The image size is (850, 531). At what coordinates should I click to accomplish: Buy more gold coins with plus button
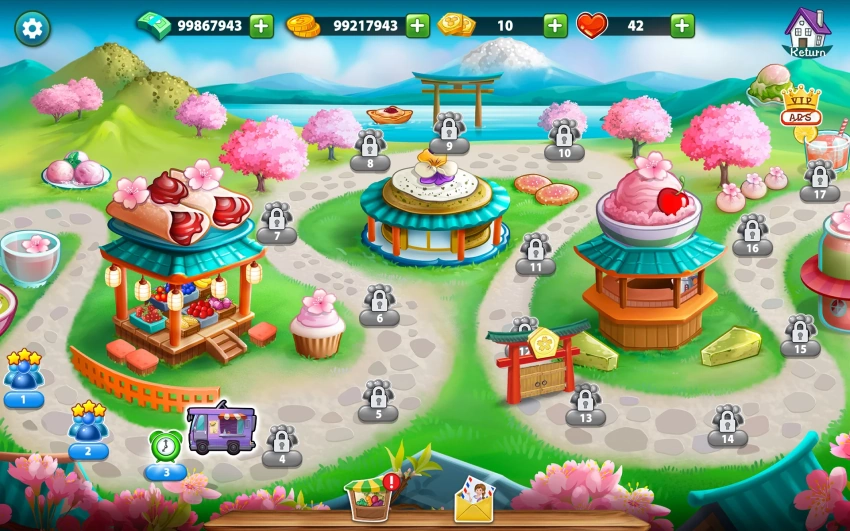click(x=417, y=26)
